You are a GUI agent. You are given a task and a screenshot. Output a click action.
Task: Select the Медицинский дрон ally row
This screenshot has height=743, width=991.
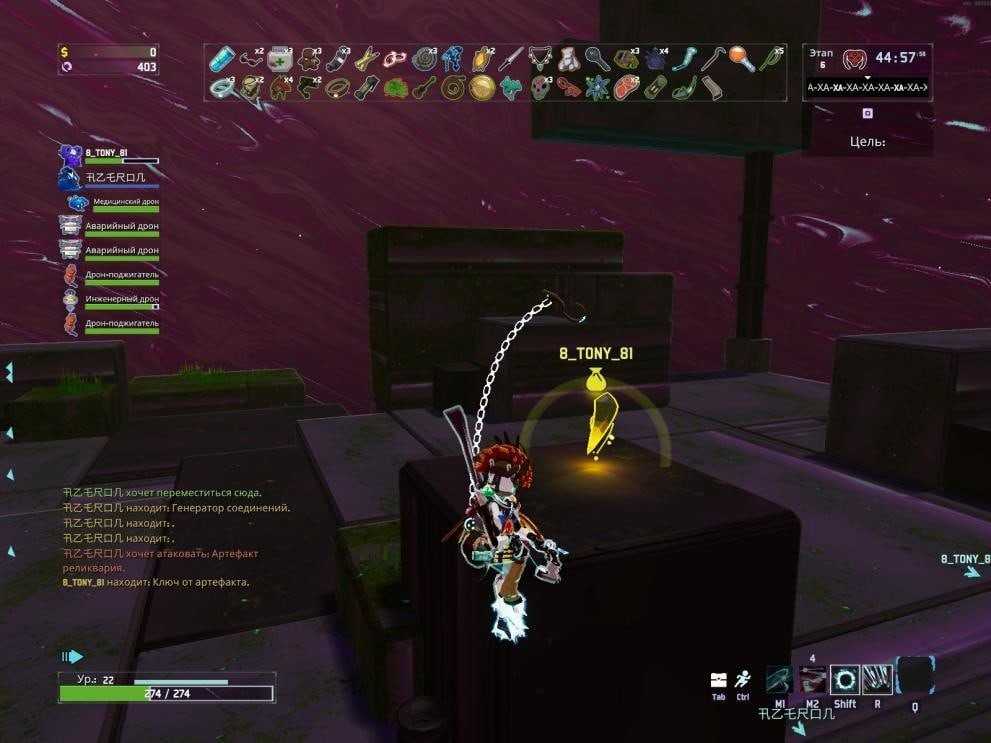pos(110,203)
